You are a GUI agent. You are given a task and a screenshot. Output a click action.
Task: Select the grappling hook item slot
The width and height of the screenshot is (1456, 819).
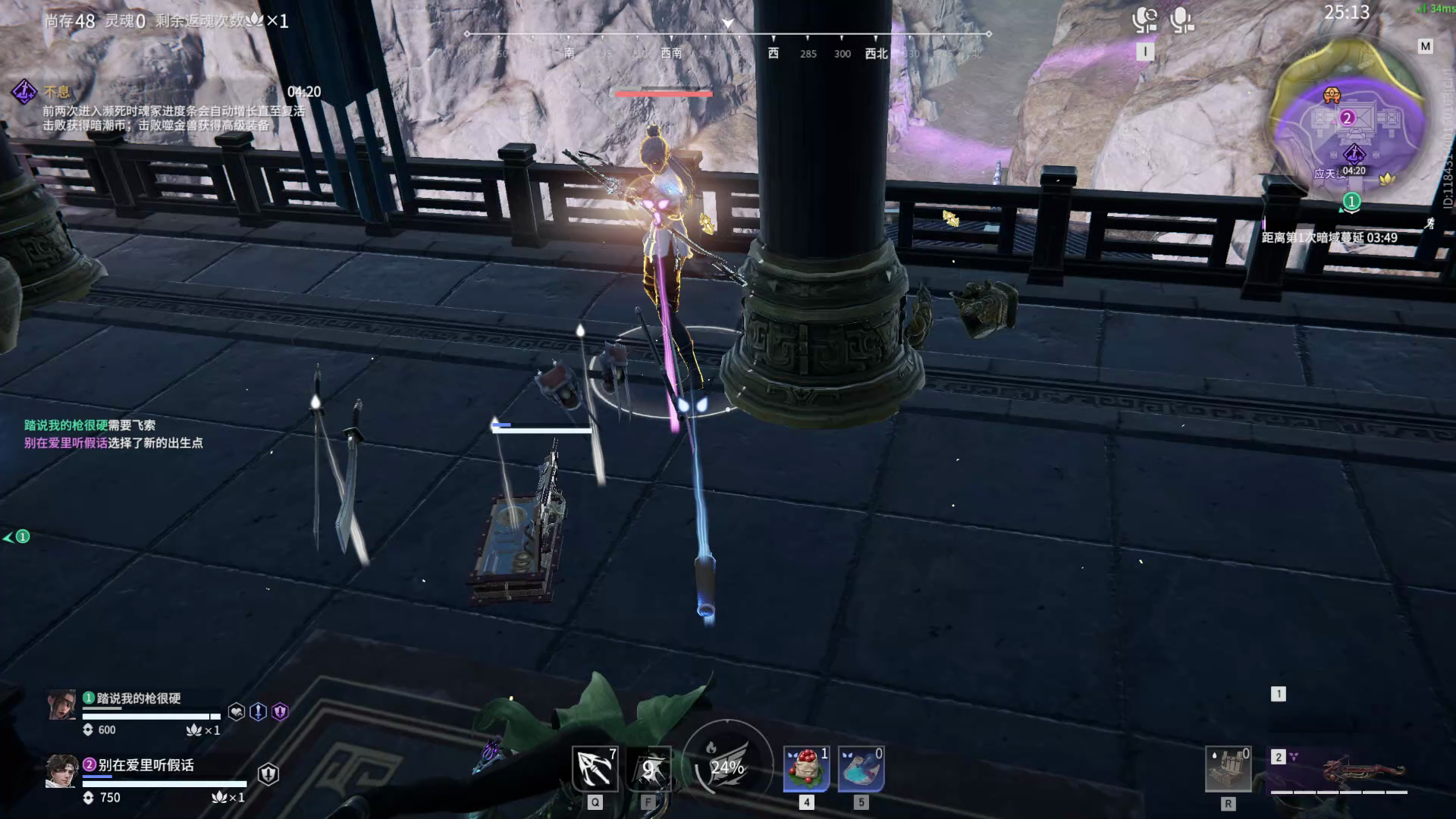(x=595, y=768)
